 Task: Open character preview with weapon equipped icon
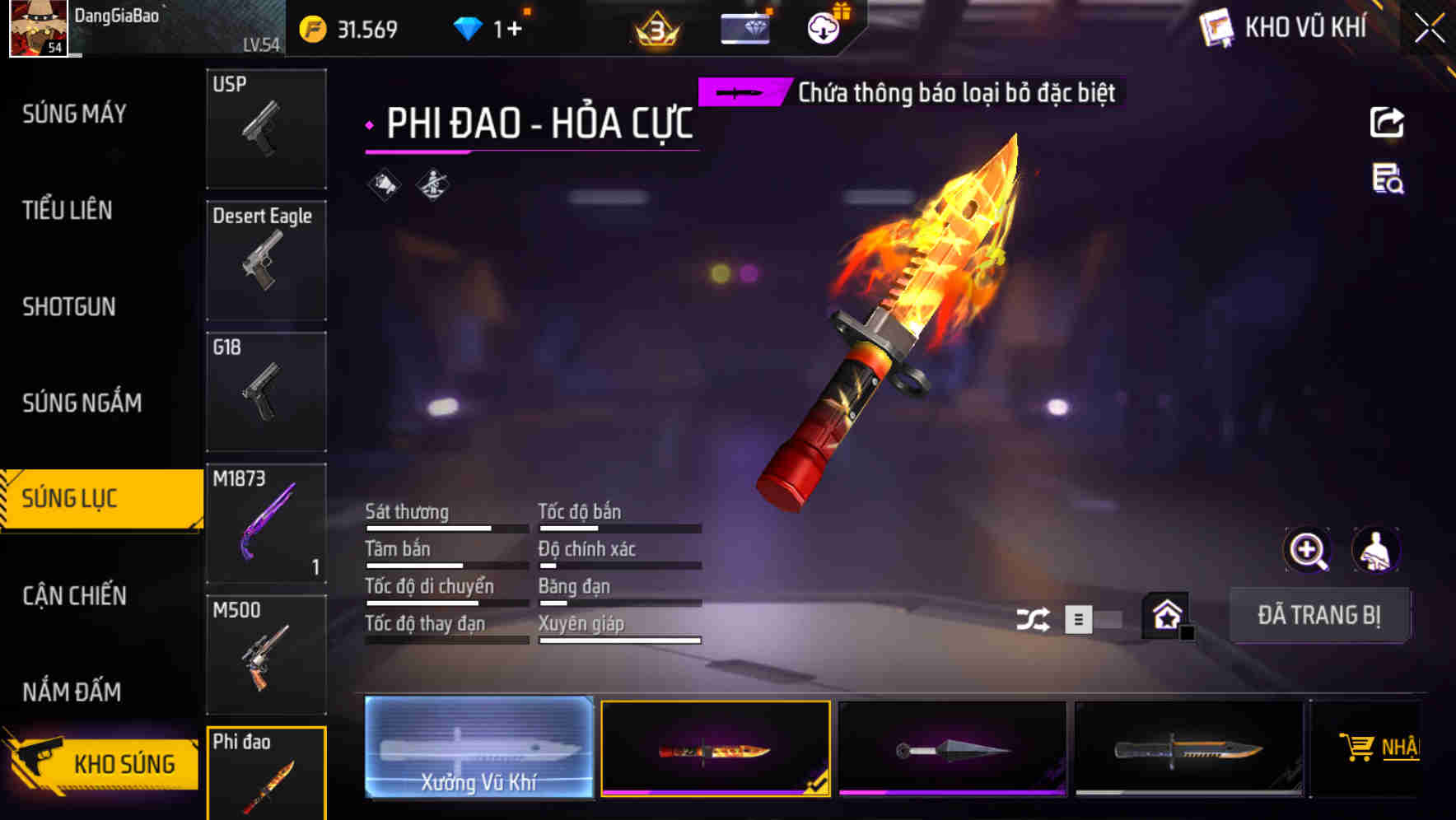pos(1377,549)
